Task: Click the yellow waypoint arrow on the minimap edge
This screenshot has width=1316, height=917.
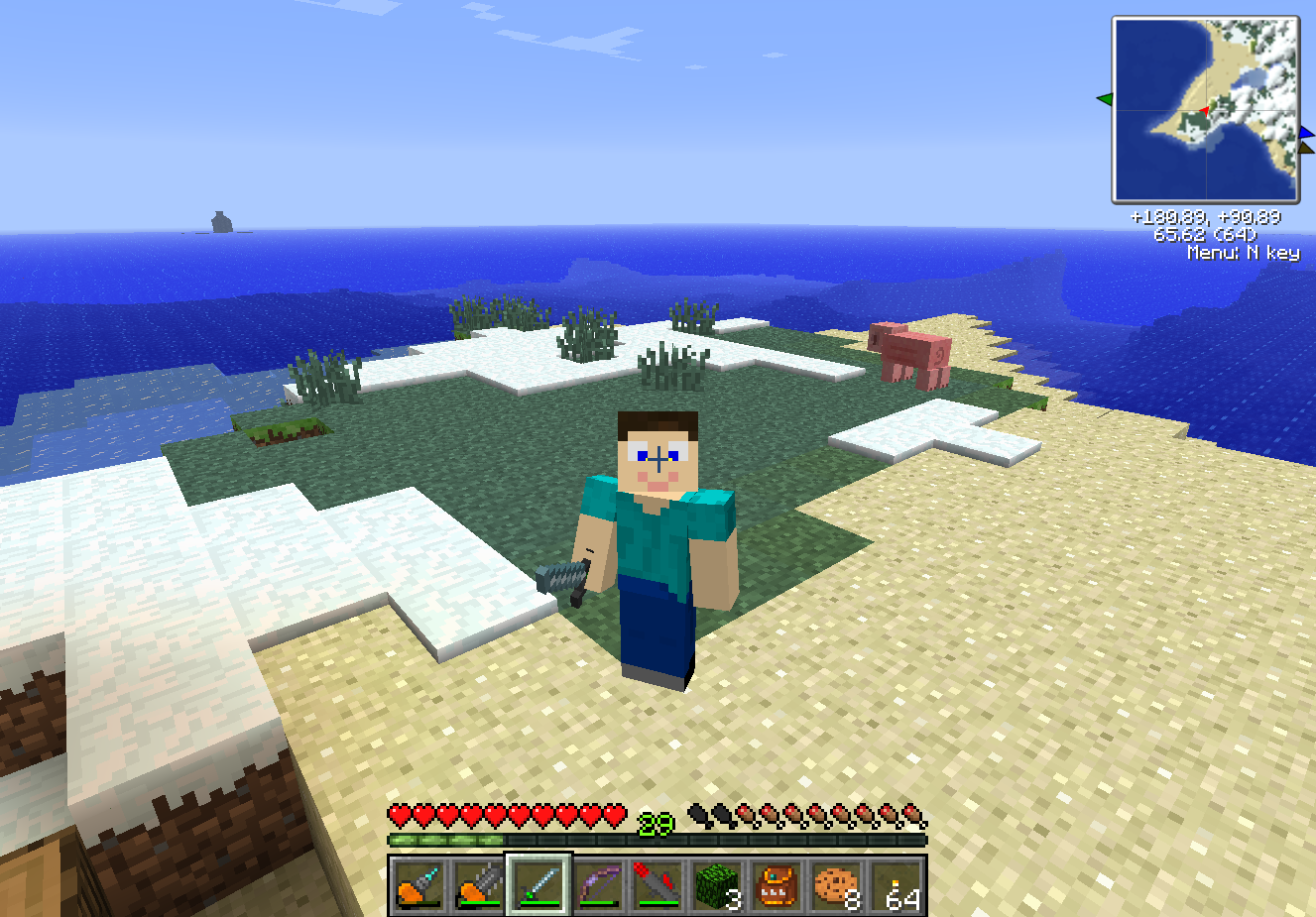Action: (1307, 147)
